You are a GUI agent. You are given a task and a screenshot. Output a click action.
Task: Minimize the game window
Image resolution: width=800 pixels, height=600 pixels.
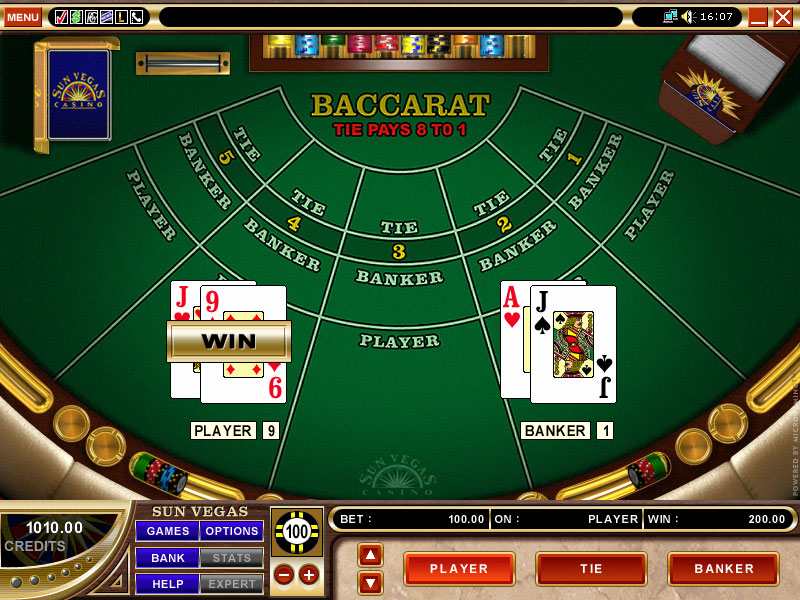758,16
